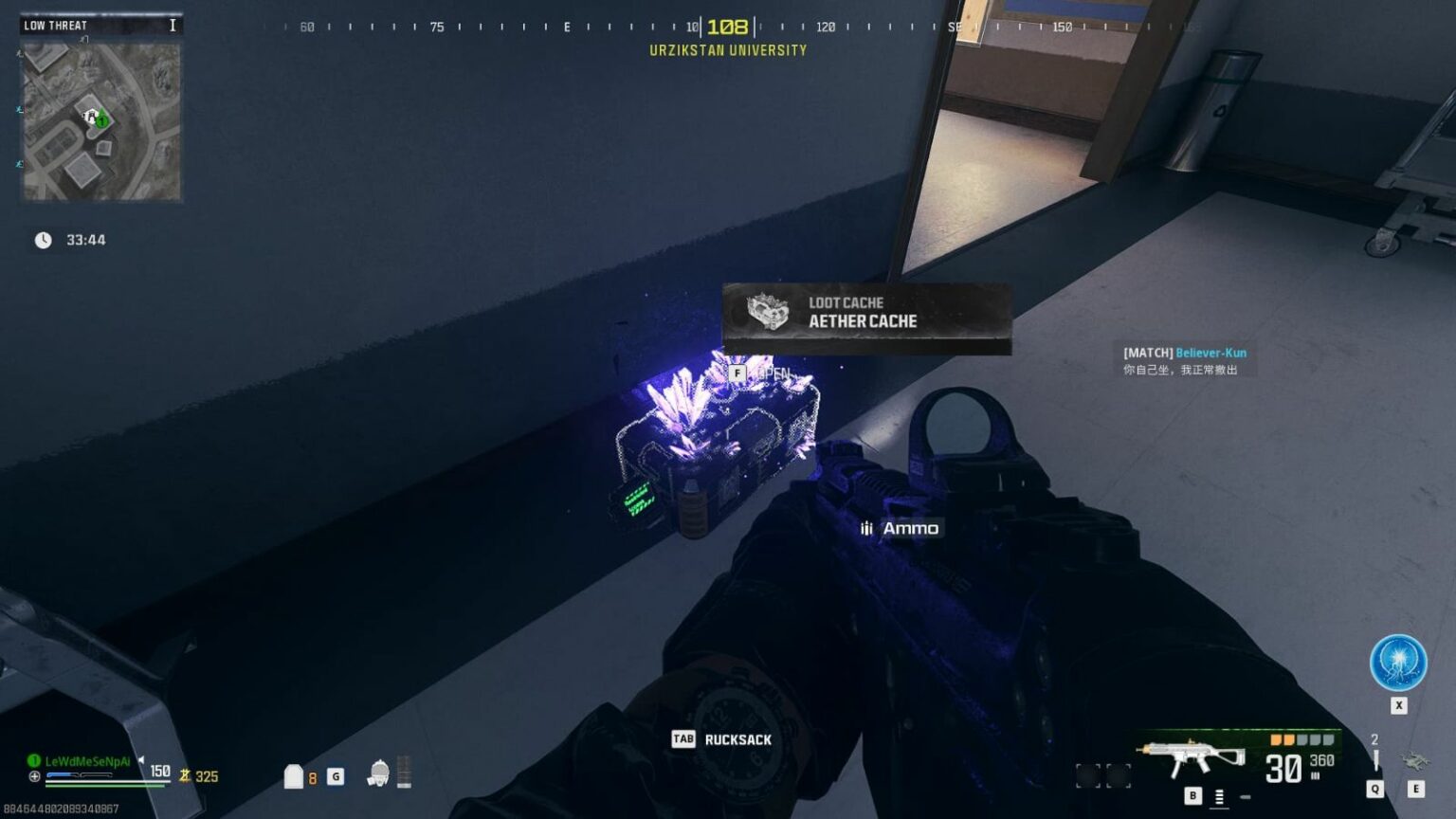Click the bullets icon beside the Ammo pickup label
Viewport: 1456px width, 819px height.
(864, 528)
